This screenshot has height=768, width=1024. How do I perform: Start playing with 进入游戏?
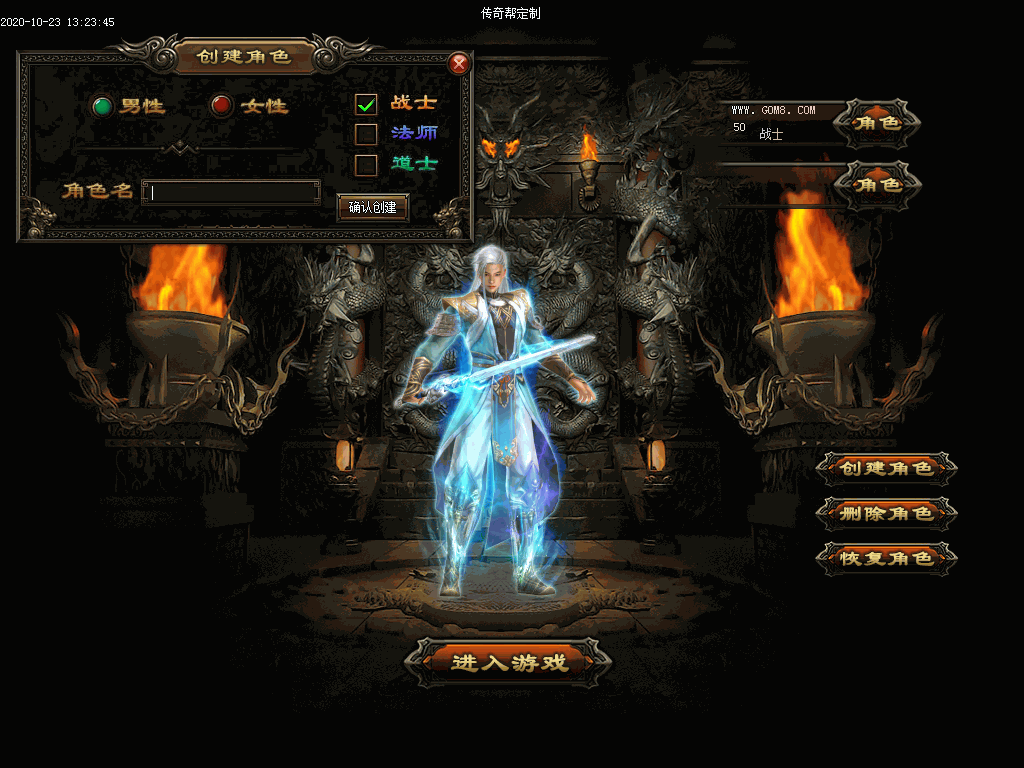(x=509, y=662)
